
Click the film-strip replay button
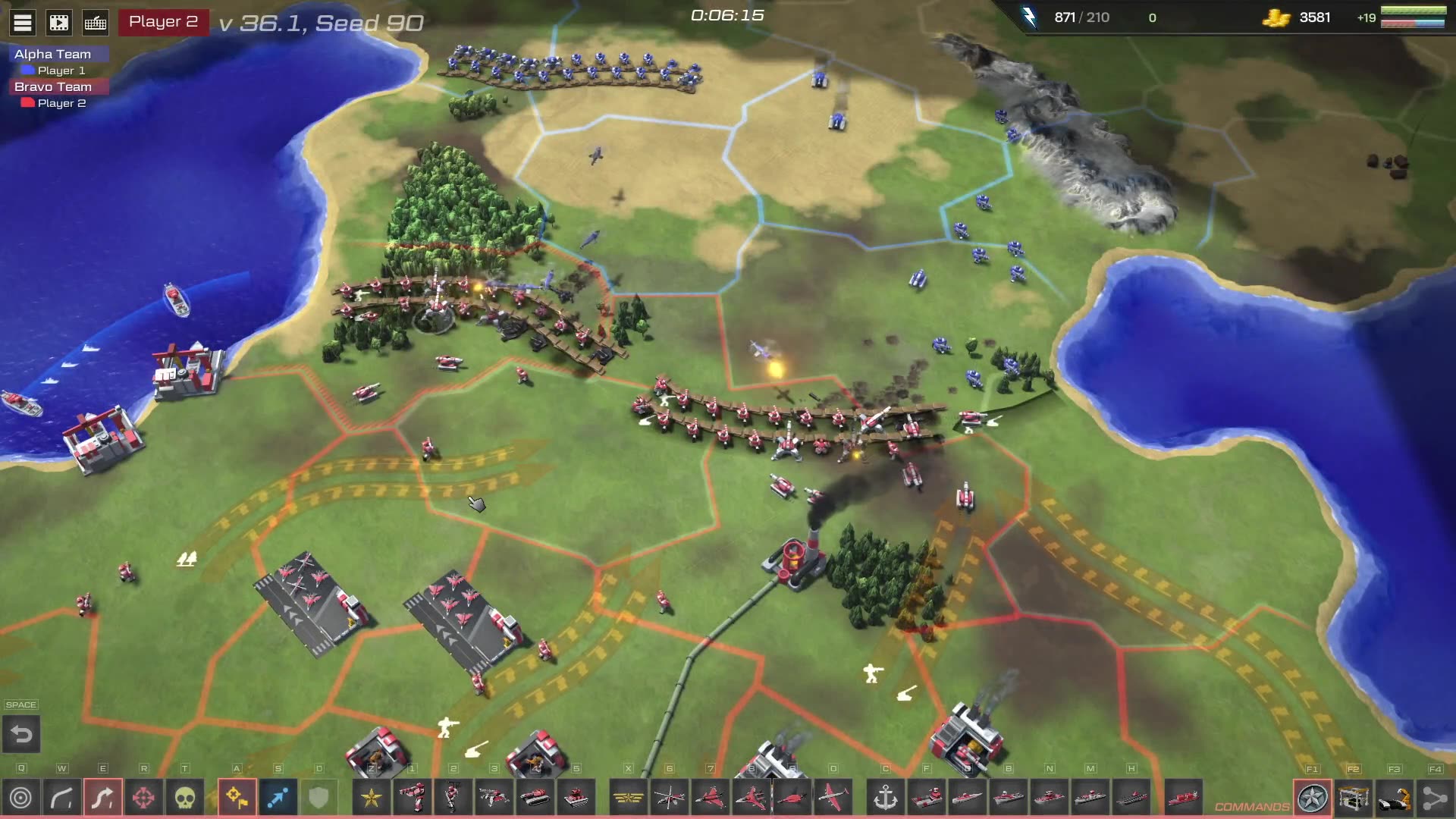[59, 23]
